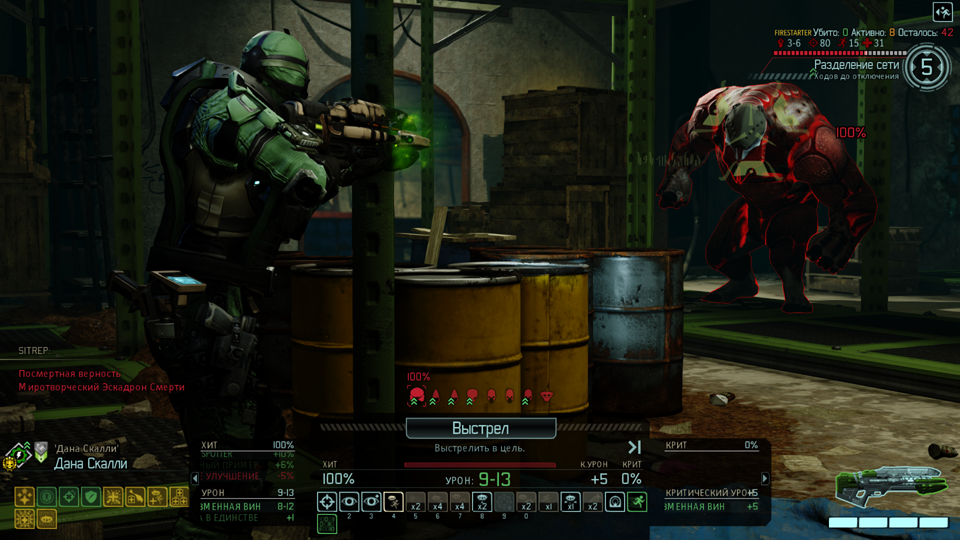Confirm the Выстрел shot button

[x=480, y=429]
